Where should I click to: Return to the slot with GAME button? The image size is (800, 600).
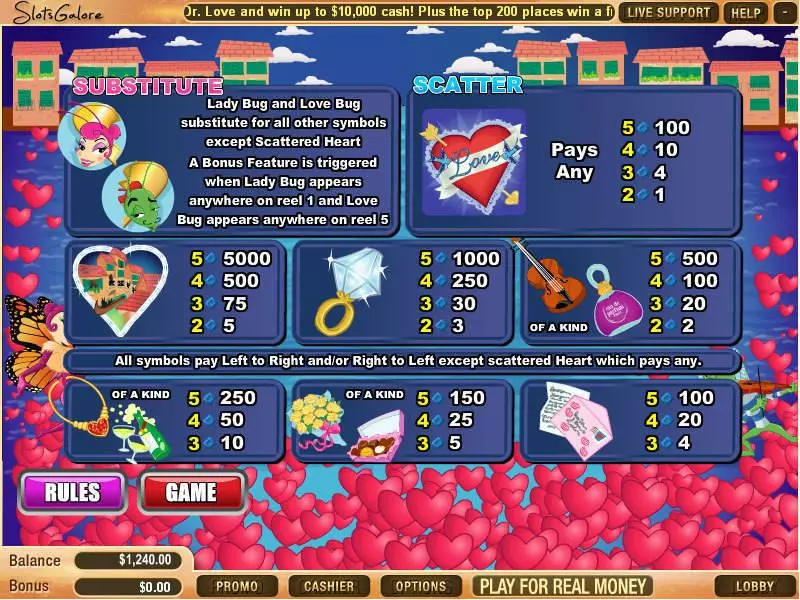191,491
